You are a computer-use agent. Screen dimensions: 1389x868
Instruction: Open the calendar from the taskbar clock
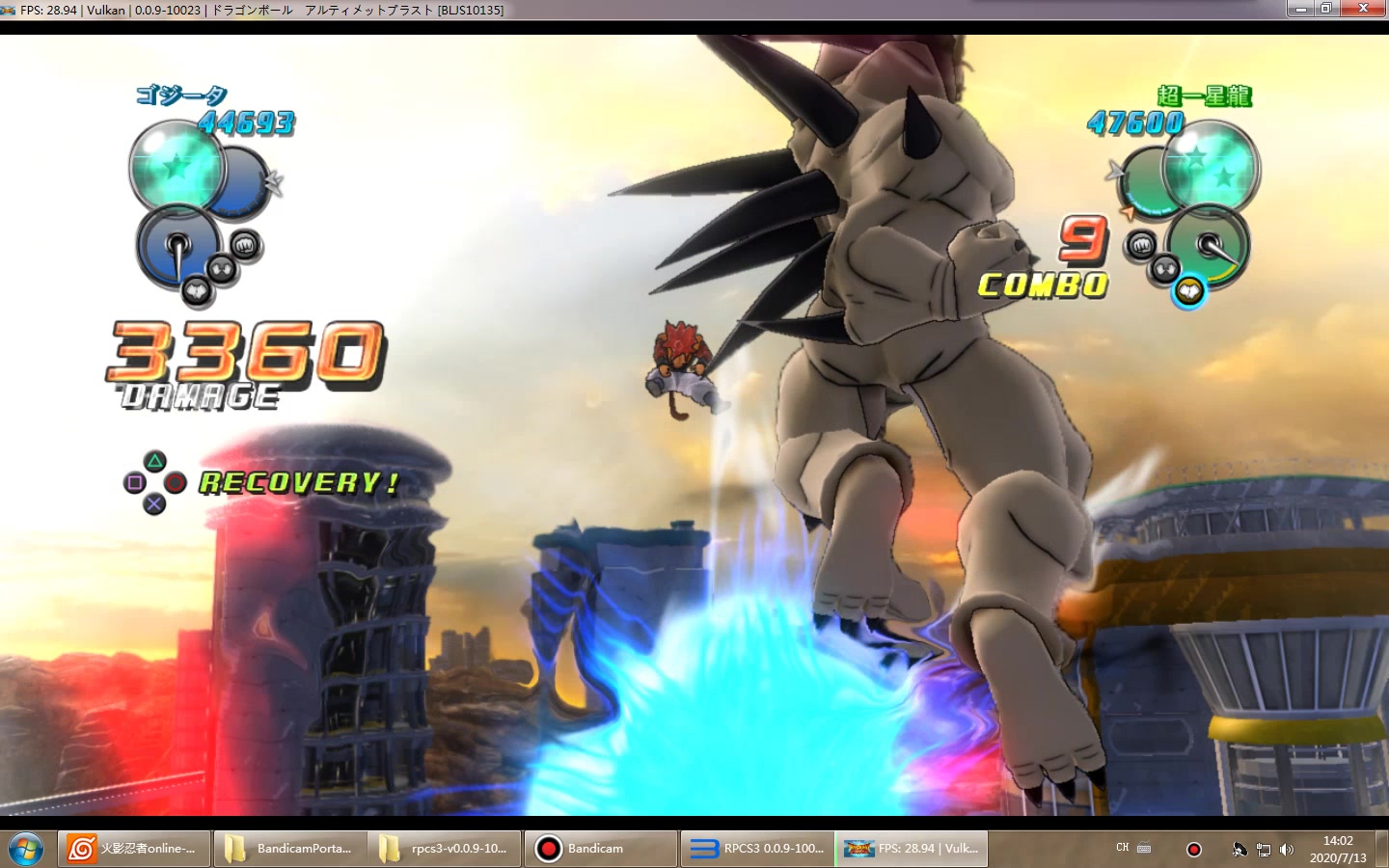(1338, 849)
